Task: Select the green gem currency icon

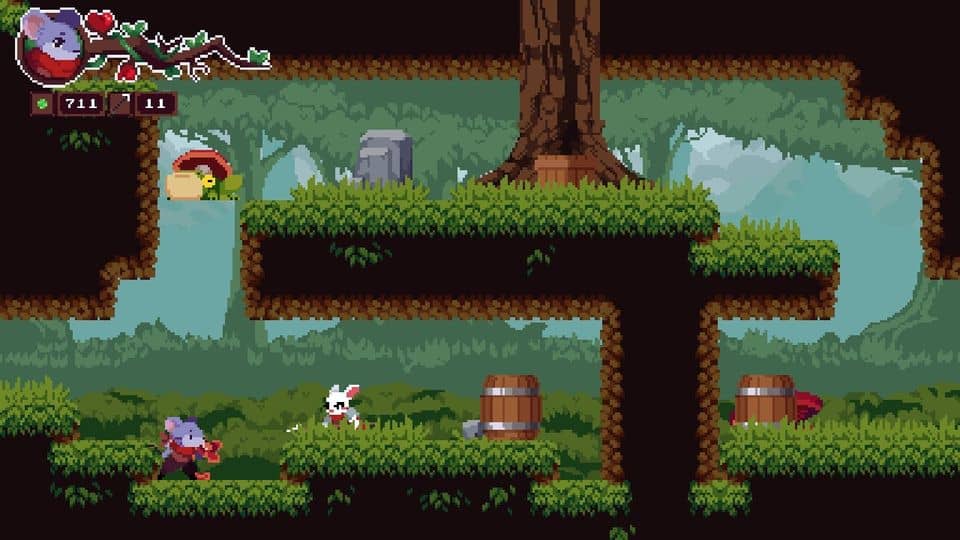Action: 44,103
